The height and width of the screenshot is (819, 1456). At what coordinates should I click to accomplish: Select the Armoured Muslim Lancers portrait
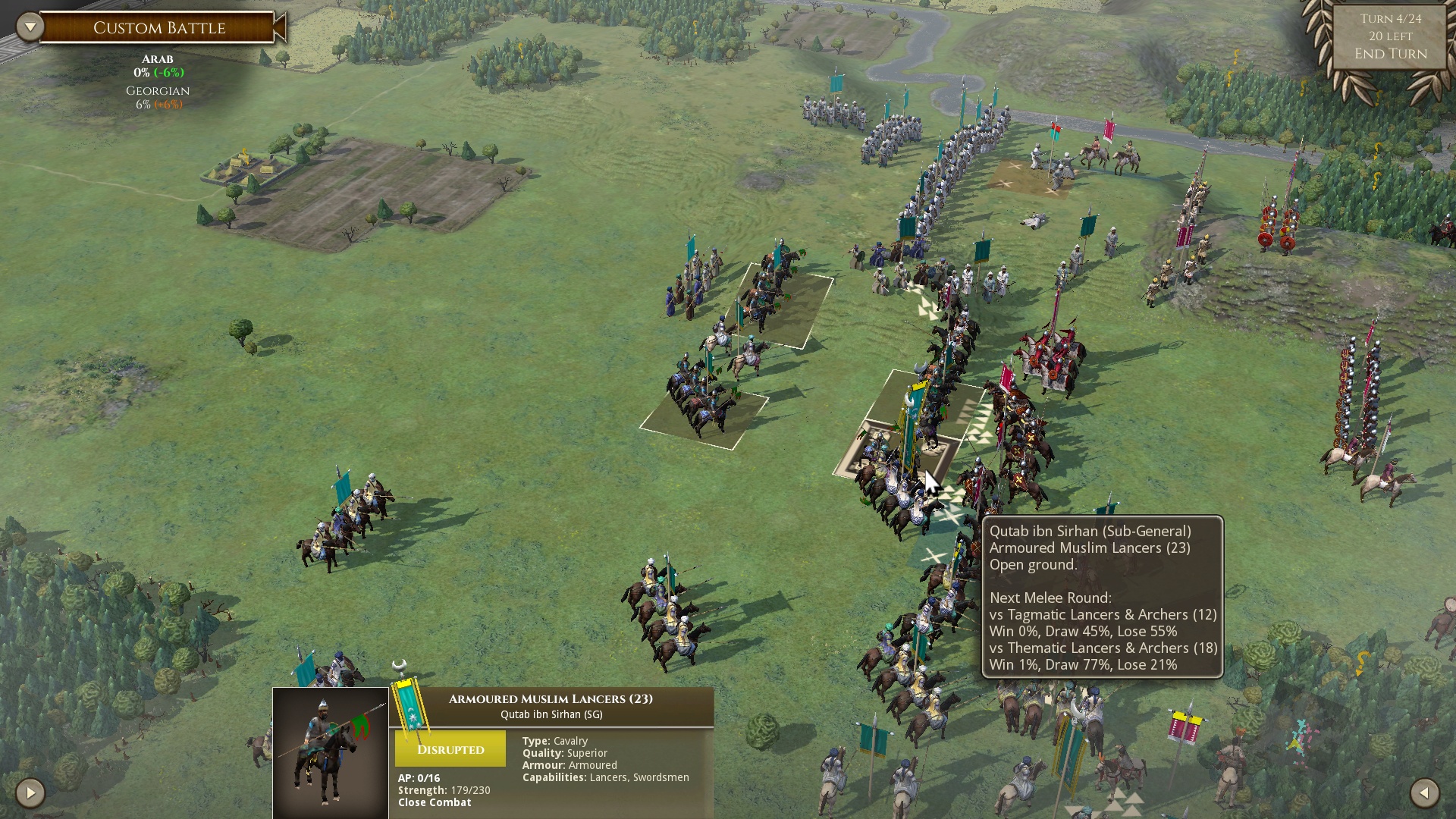[331, 752]
